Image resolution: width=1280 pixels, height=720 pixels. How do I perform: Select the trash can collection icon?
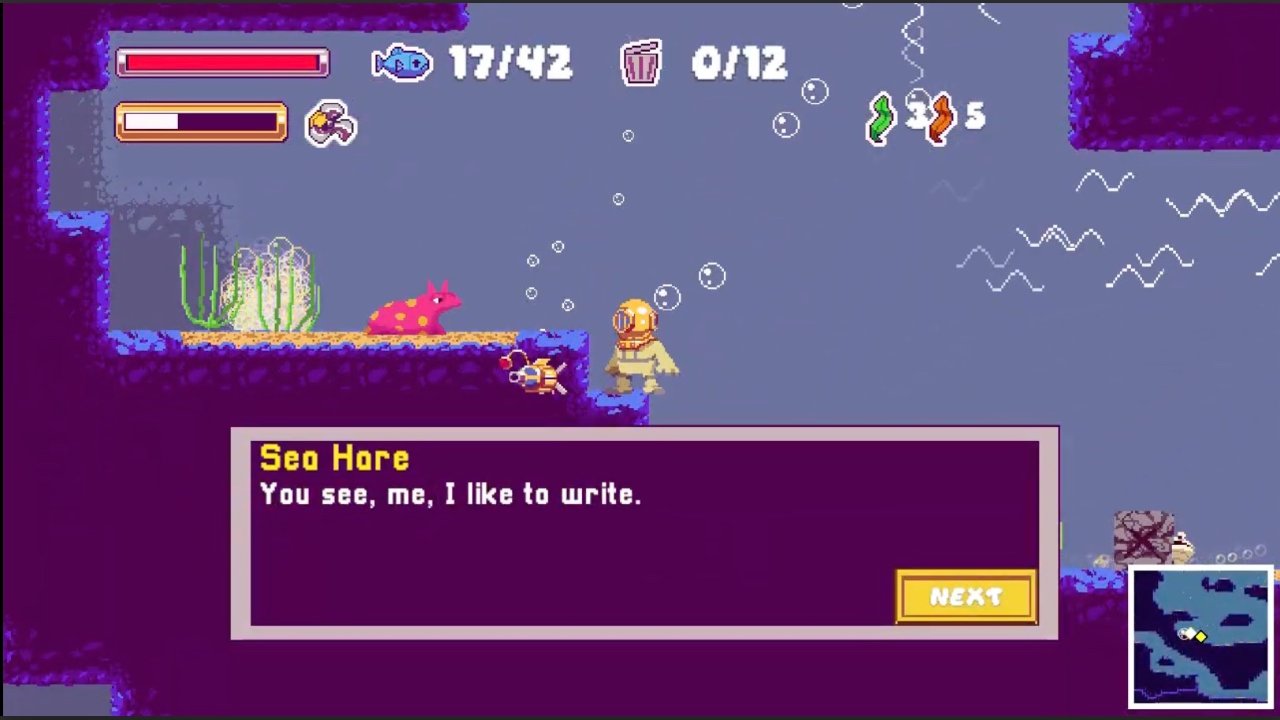click(641, 63)
